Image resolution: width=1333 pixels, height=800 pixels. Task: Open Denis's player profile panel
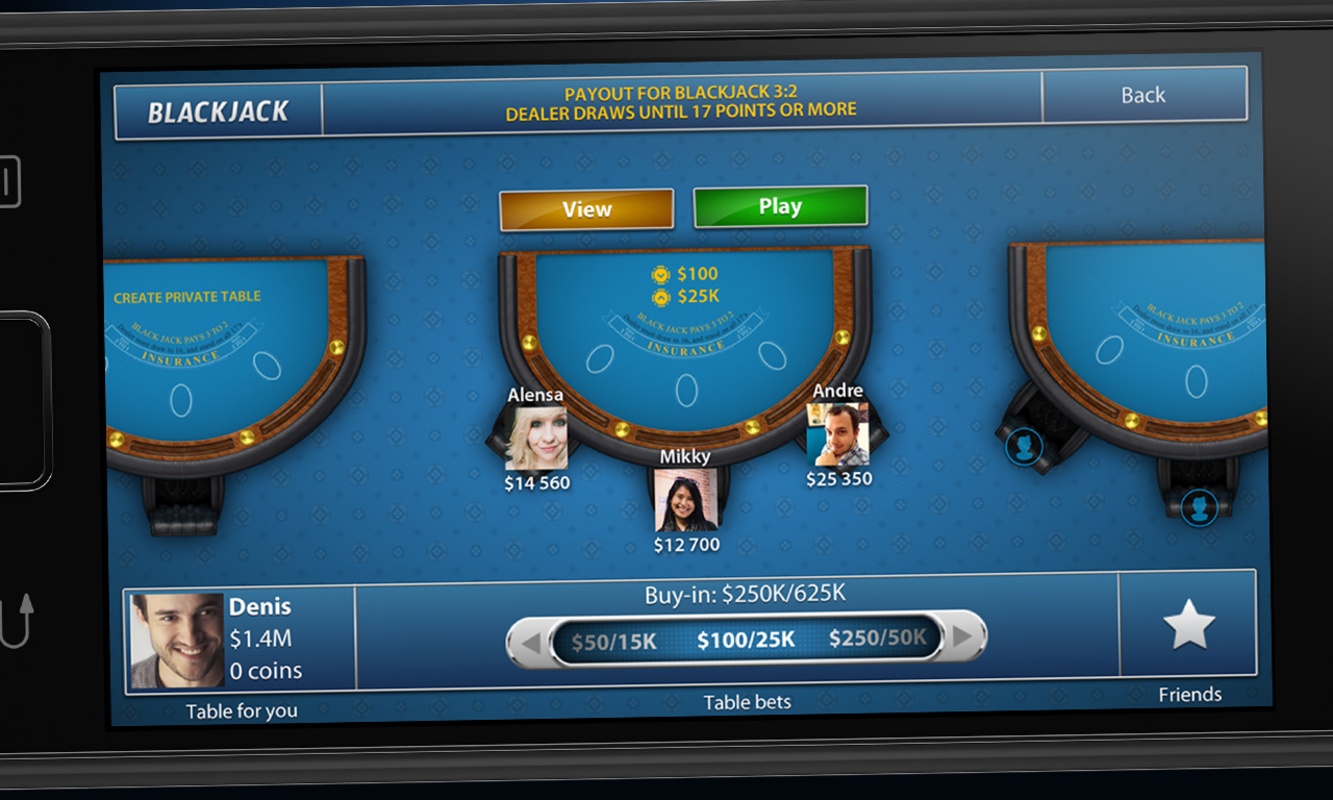coord(240,639)
